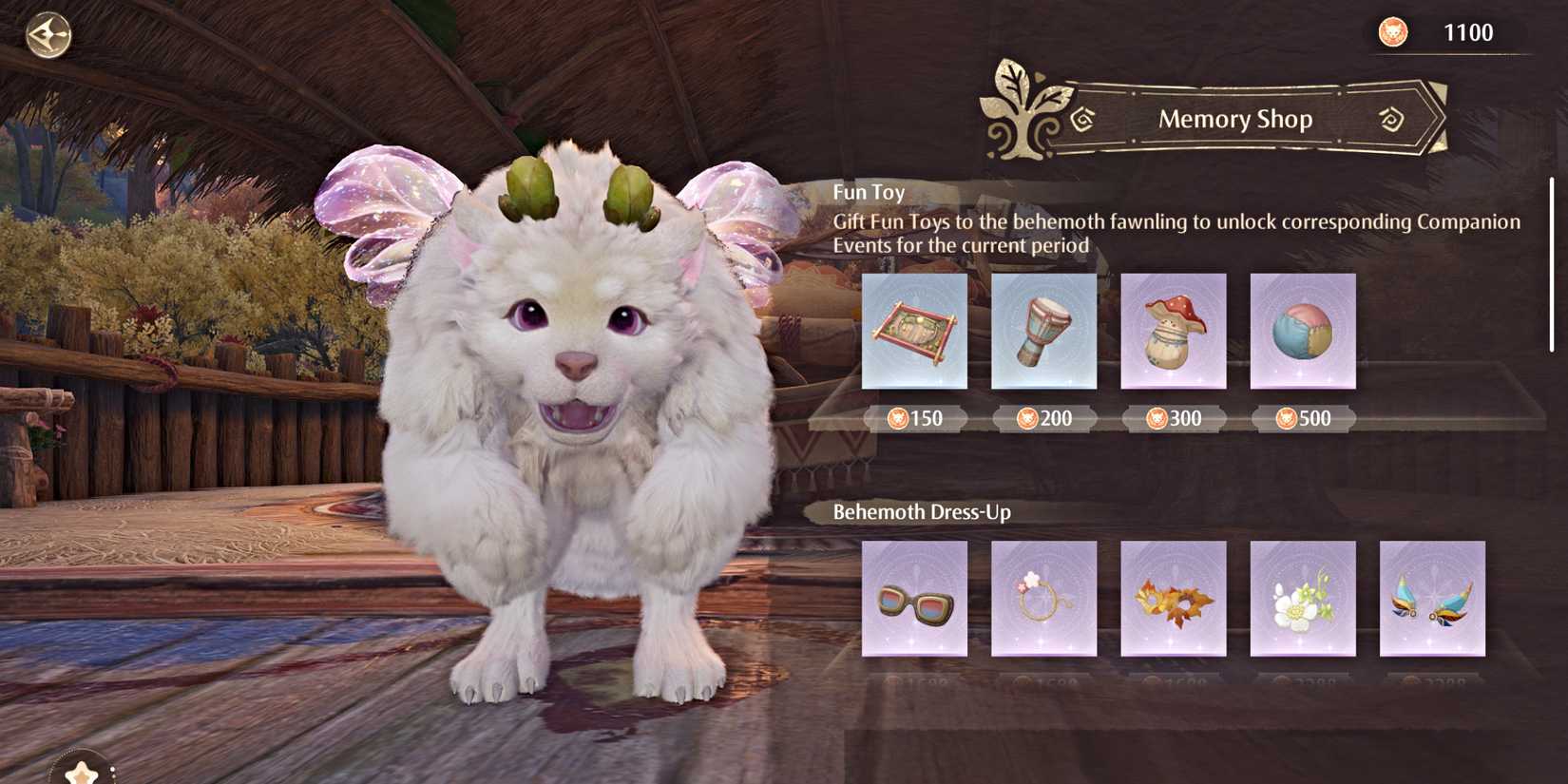Select the autumn leaf mask dress-up item

tap(1173, 601)
